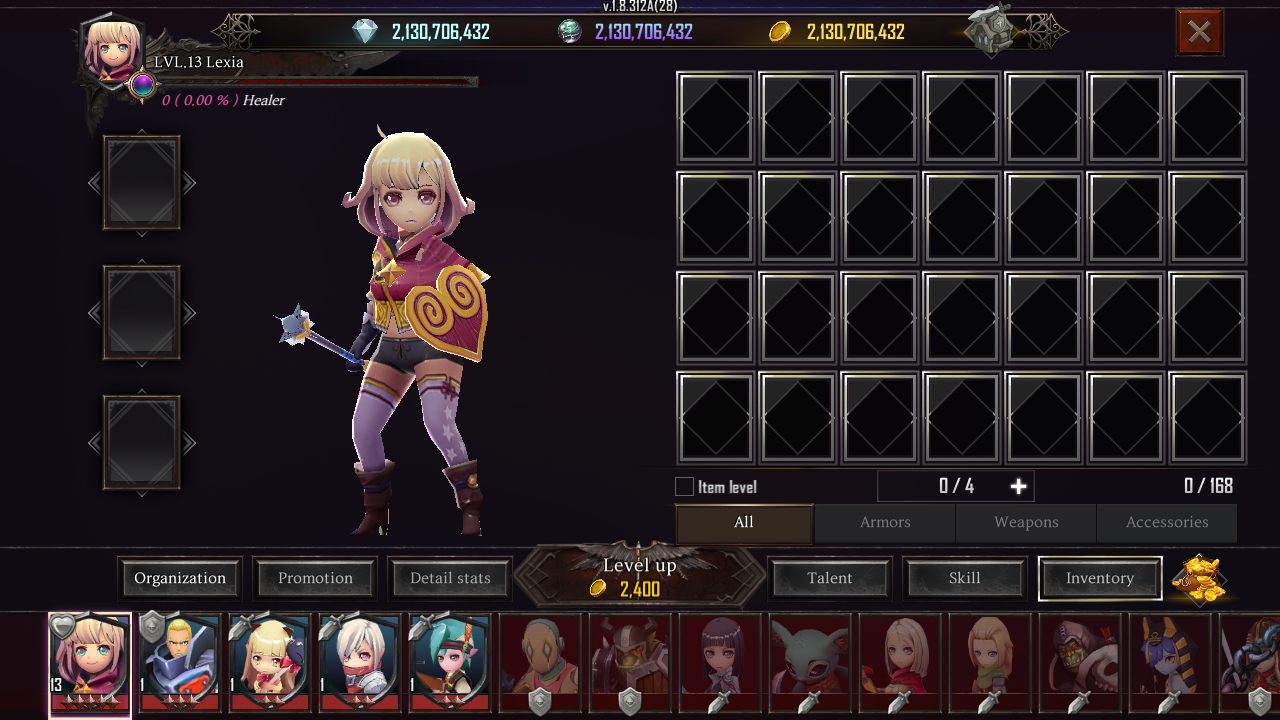Pick the white-haired red-scarf hero portrait
This screenshot has height=720, width=1280.
(x=360, y=660)
